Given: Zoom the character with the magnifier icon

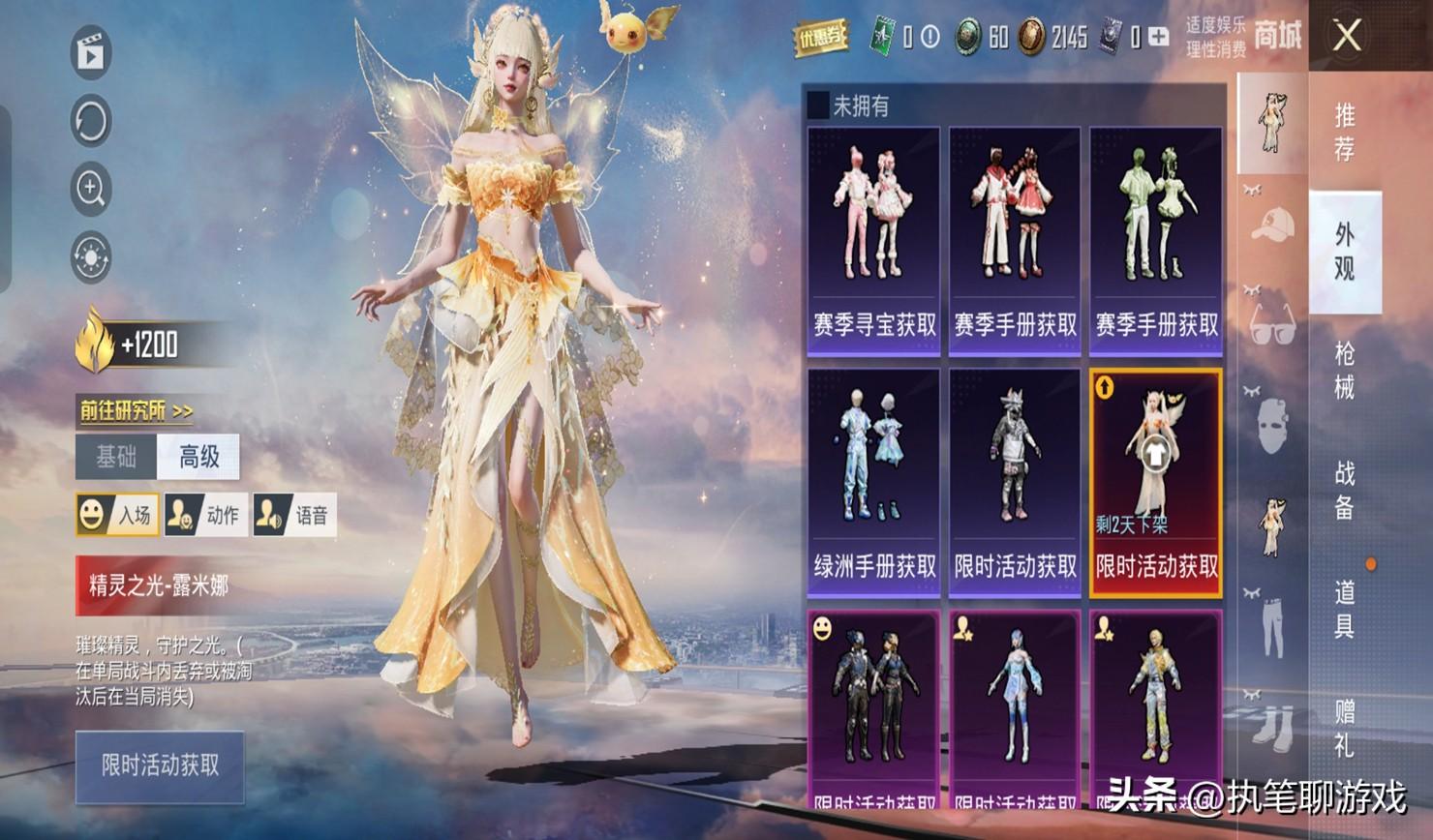Looking at the screenshot, I should point(91,189).
